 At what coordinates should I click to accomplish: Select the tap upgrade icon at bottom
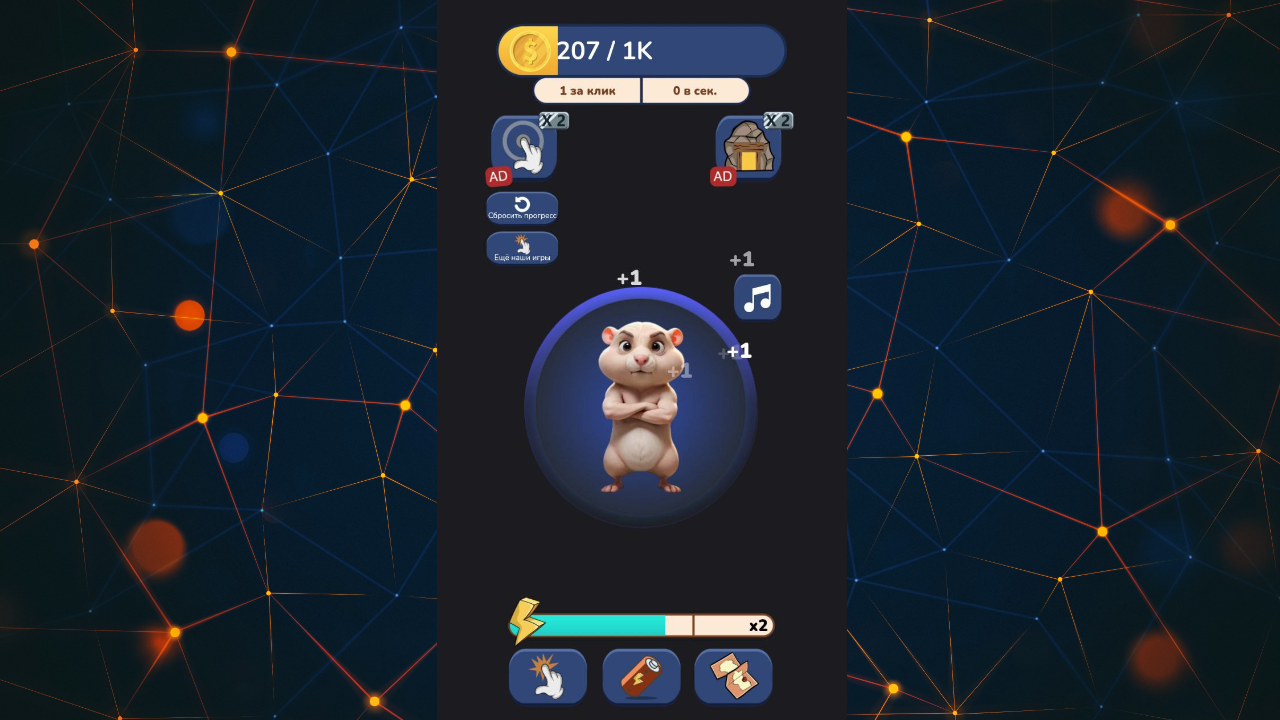point(547,676)
